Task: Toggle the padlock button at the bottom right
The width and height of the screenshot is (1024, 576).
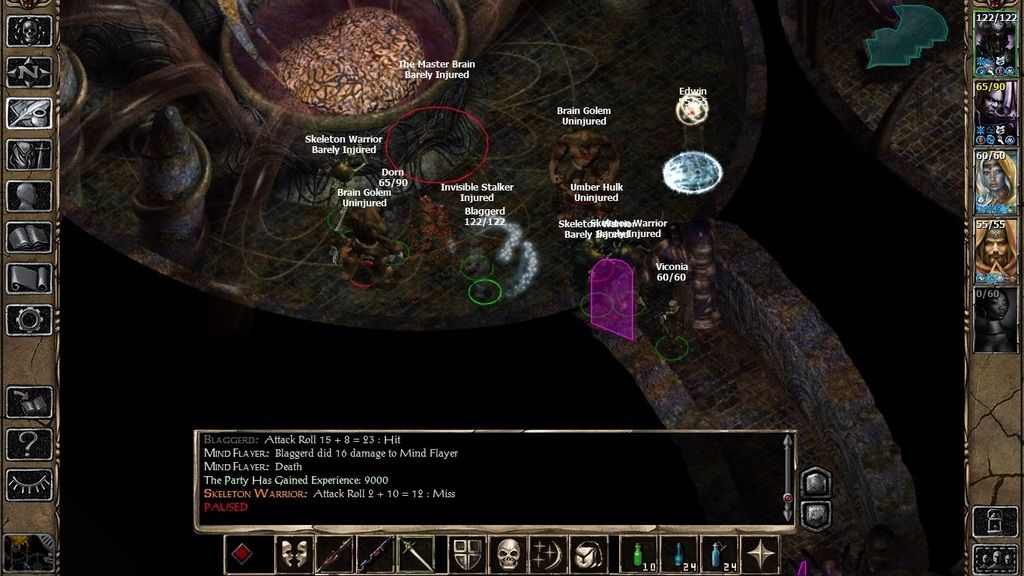Action: 995,520
